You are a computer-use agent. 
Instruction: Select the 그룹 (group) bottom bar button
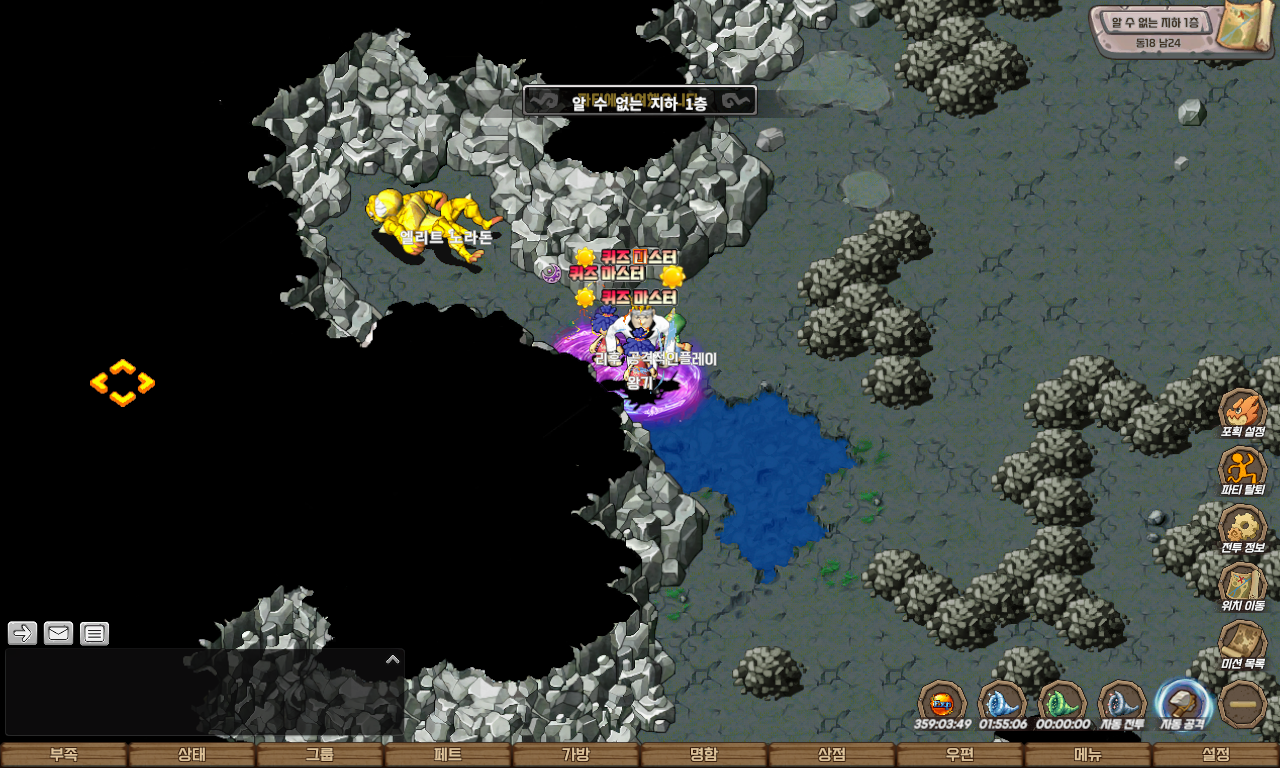click(320, 755)
